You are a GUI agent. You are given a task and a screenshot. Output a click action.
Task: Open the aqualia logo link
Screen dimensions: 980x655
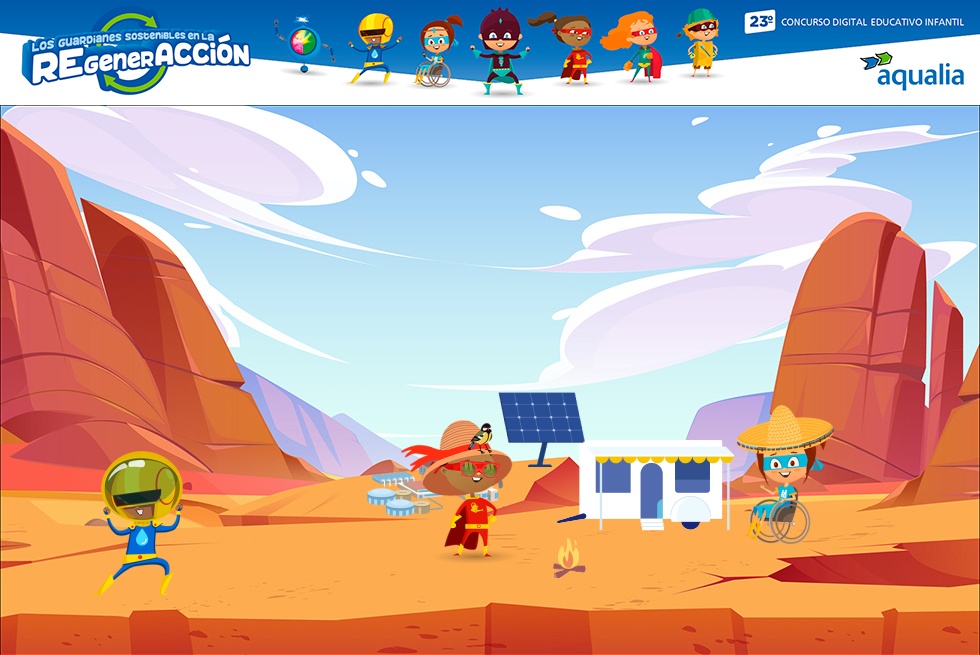(911, 70)
